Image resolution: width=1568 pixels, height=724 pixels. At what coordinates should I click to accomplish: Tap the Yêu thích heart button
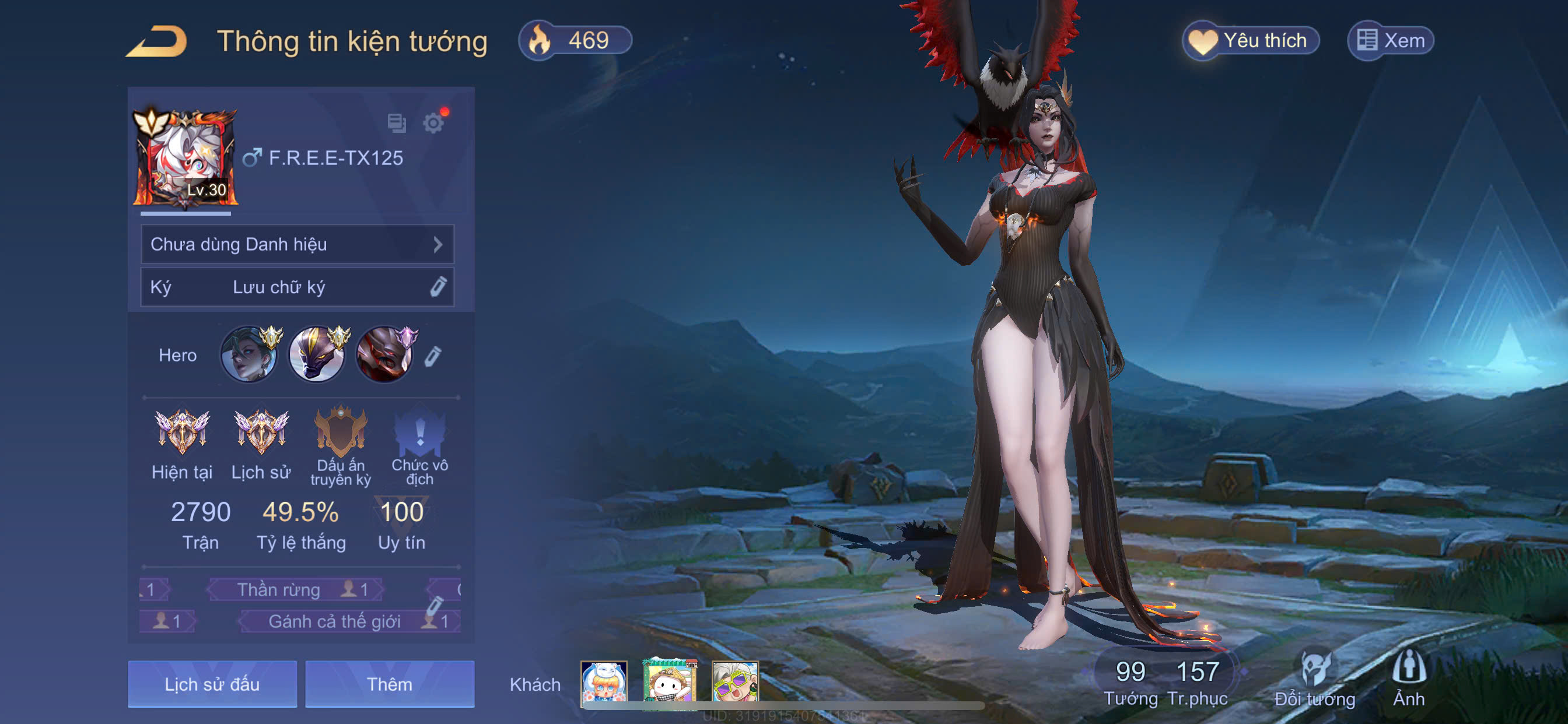pos(1251,41)
